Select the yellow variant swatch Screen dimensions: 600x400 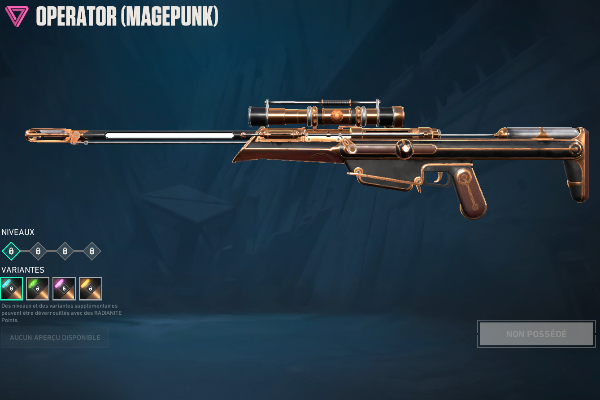[x=90, y=288]
